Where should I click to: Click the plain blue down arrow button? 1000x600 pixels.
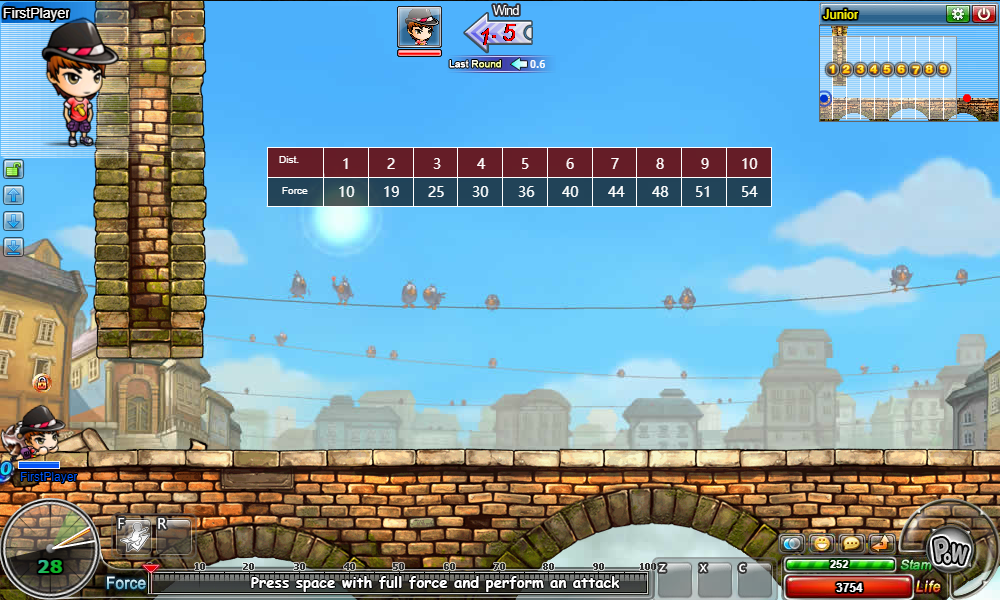[x=14, y=221]
